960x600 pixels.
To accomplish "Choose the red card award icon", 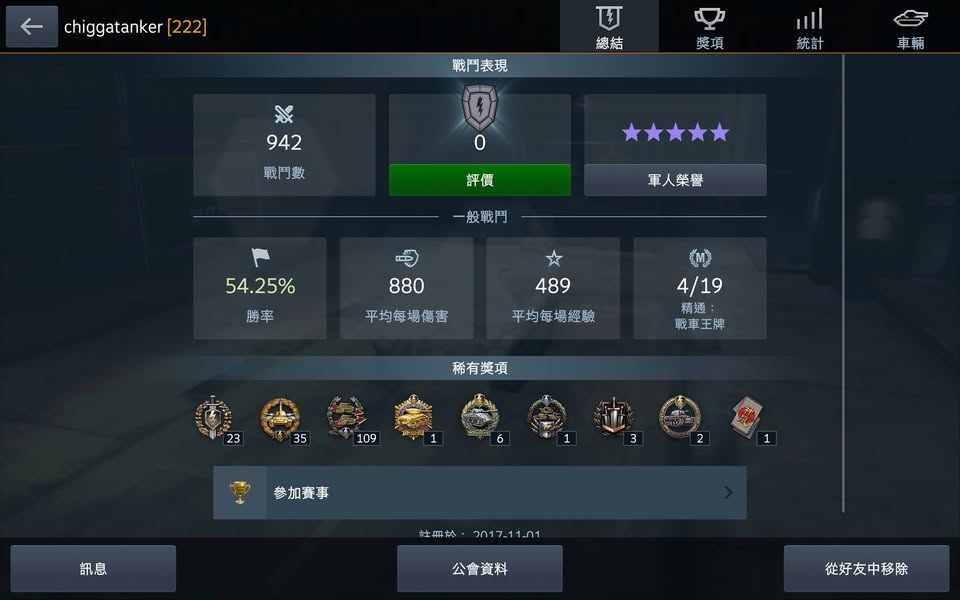I will 747,418.
